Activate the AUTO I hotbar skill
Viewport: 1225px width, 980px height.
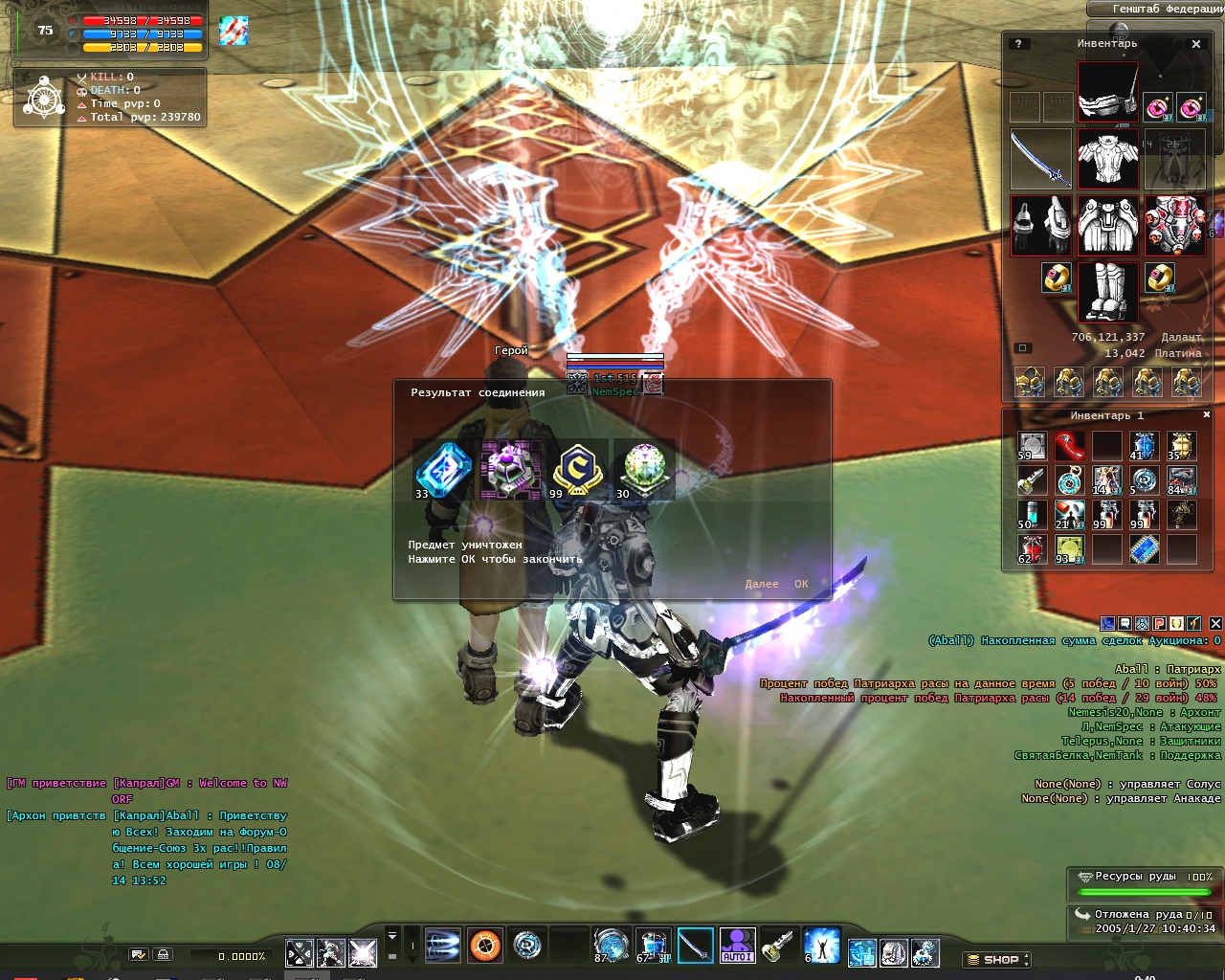coord(737,946)
